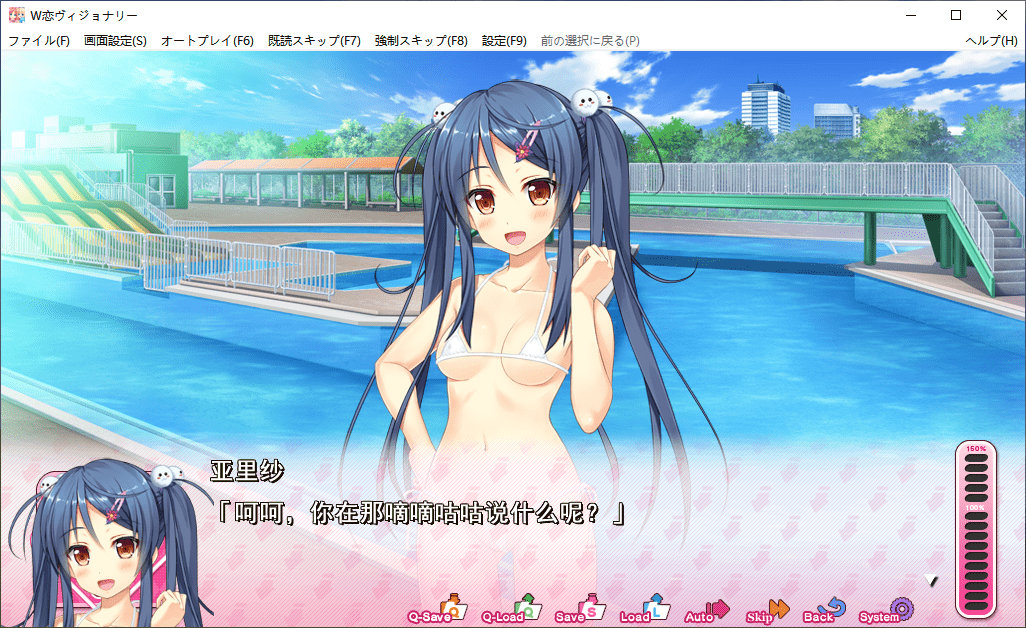This screenshot has height=628, width=1026.
Task: Open the Load screen
Action: 644,611
